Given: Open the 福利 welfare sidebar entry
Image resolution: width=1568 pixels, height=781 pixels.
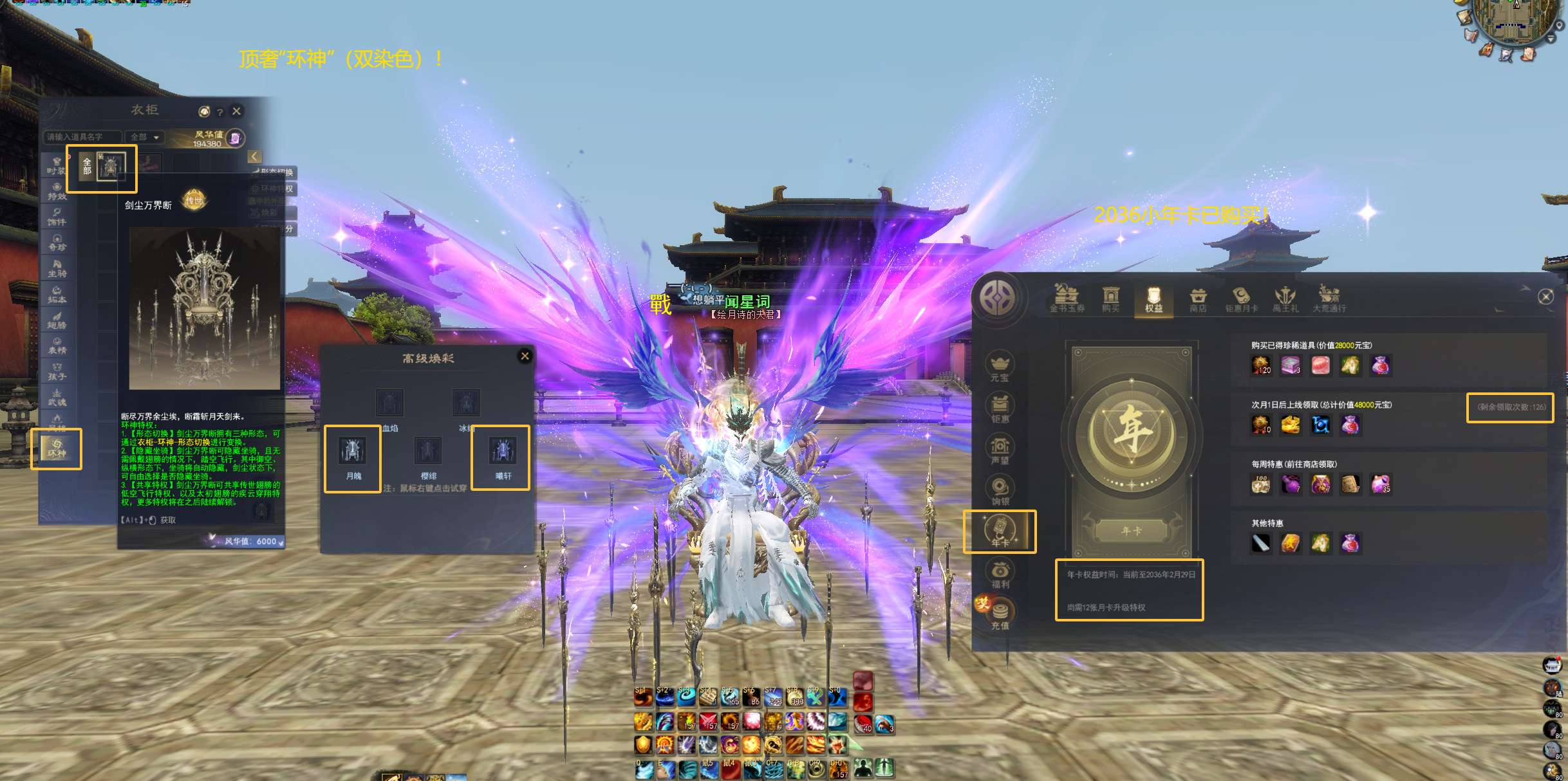Looking at the screenshot, I should (x=1000, y=574).
